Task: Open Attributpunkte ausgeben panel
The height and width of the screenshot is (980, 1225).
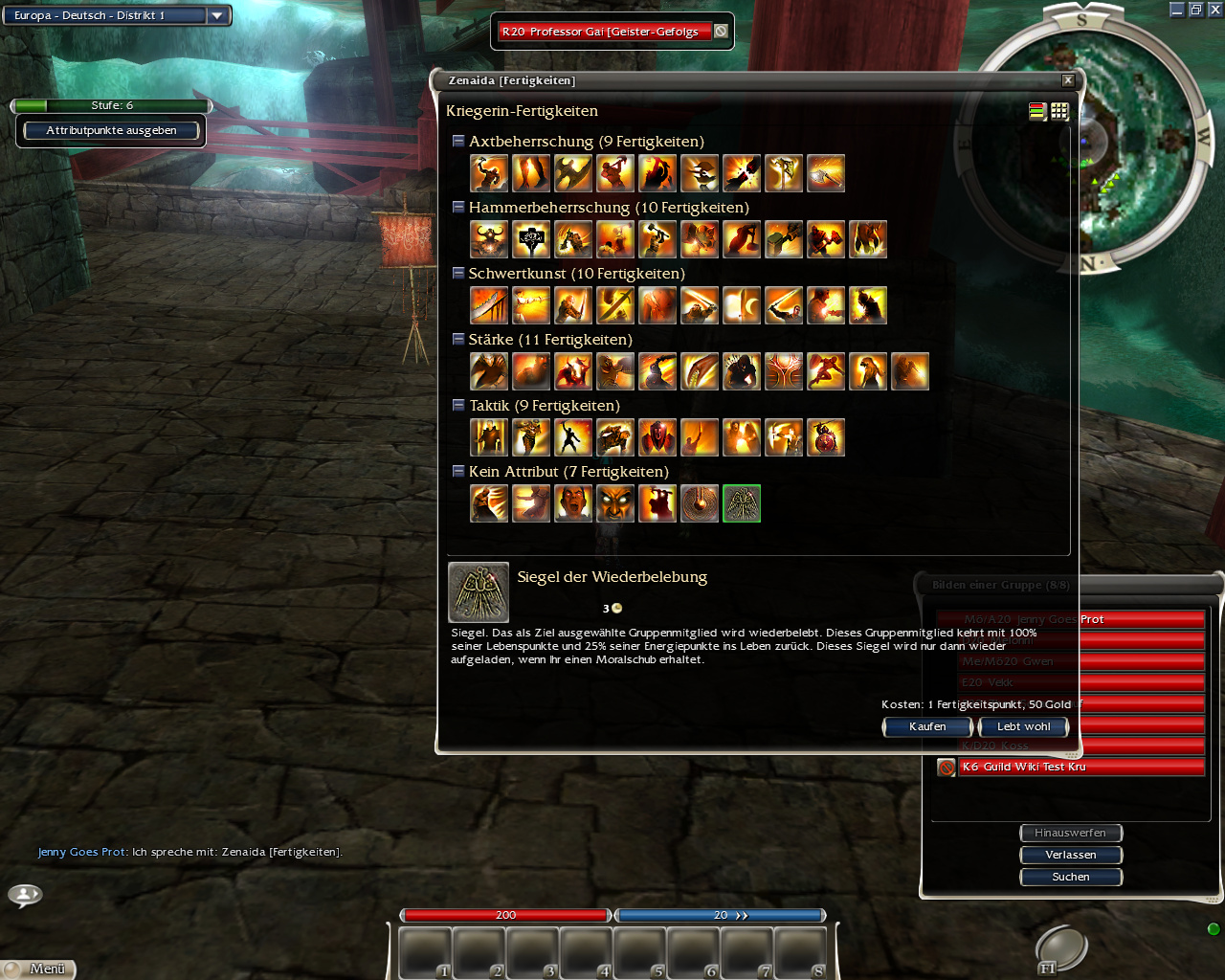Action: coord(111,130)
